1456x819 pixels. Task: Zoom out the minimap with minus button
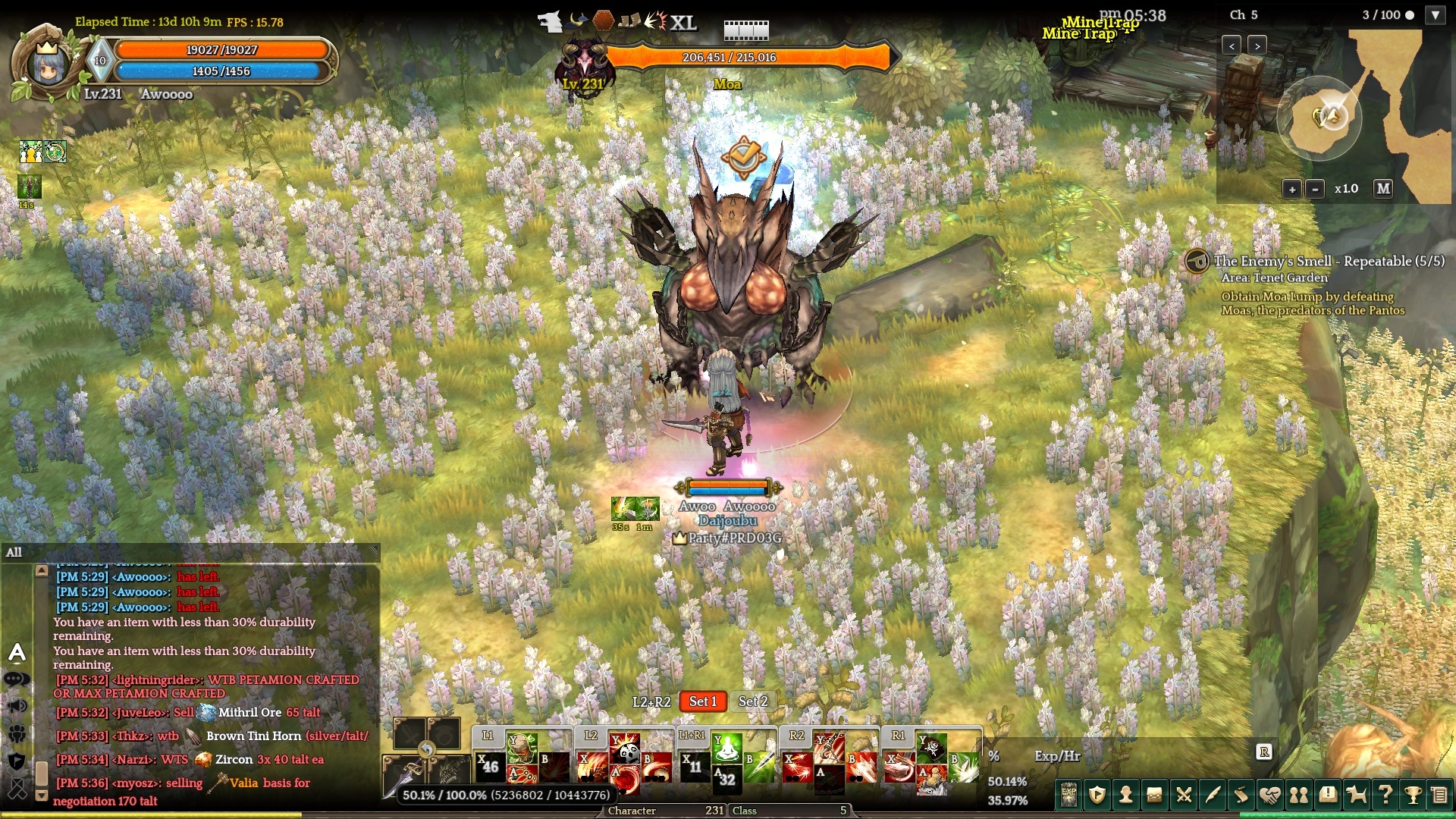[x=1316, y=189]
